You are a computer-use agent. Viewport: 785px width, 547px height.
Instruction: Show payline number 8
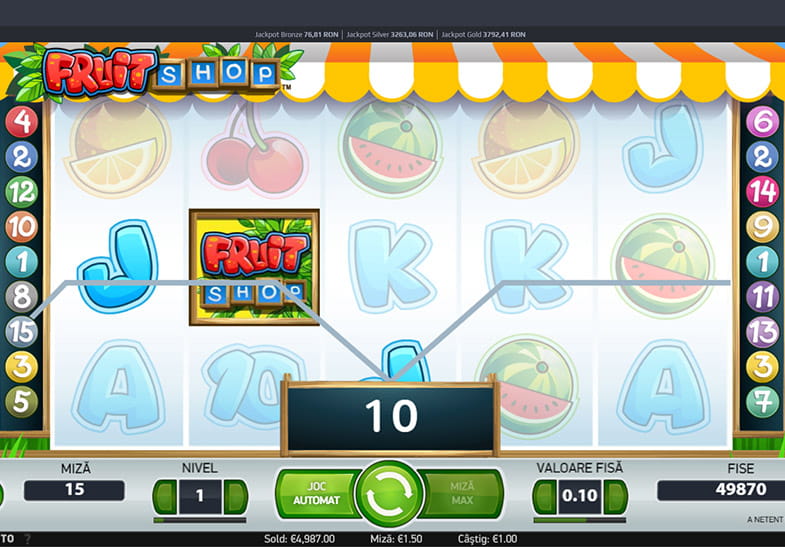(x=21, y=296)
